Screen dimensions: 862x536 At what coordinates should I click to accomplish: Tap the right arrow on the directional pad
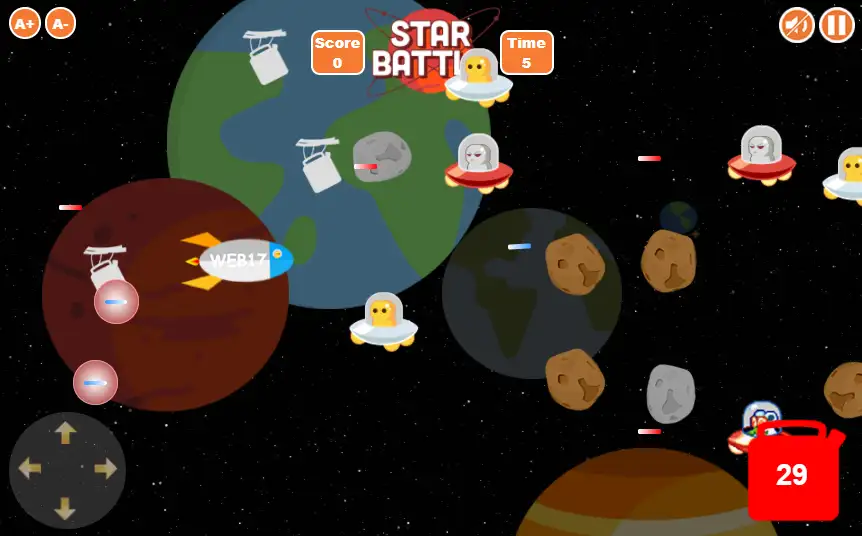(105, 469)
